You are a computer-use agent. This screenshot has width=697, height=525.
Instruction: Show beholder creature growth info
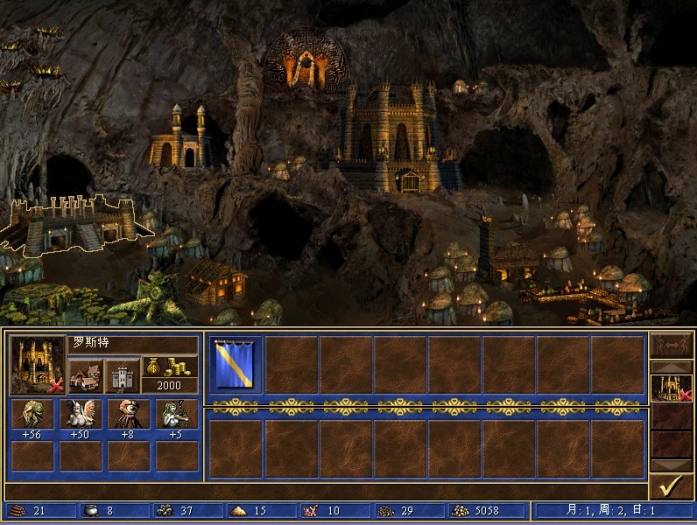[x=128, y=414]
